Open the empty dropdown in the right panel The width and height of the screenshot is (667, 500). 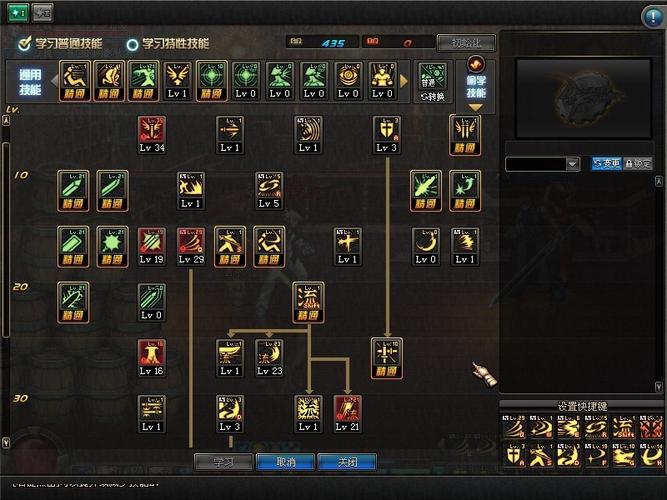point(543,163)
